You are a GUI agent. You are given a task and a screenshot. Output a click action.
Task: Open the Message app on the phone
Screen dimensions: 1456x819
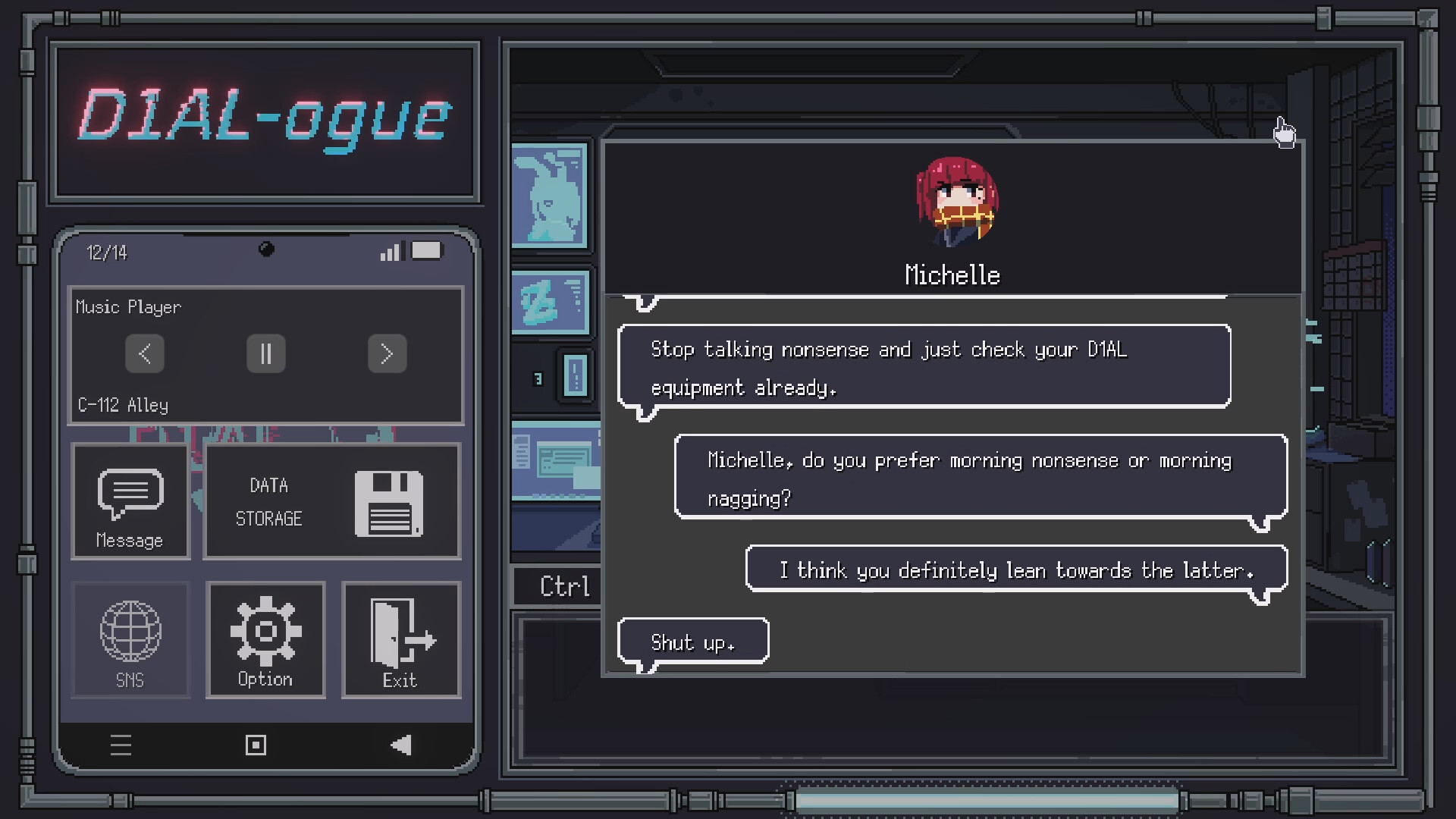click(130, 500)
